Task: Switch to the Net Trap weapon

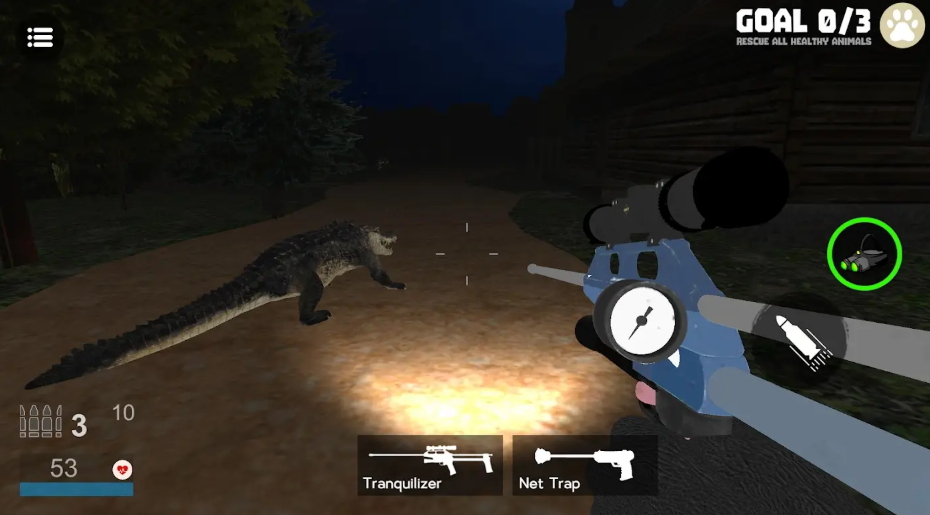Action: (x=585, y=465)
